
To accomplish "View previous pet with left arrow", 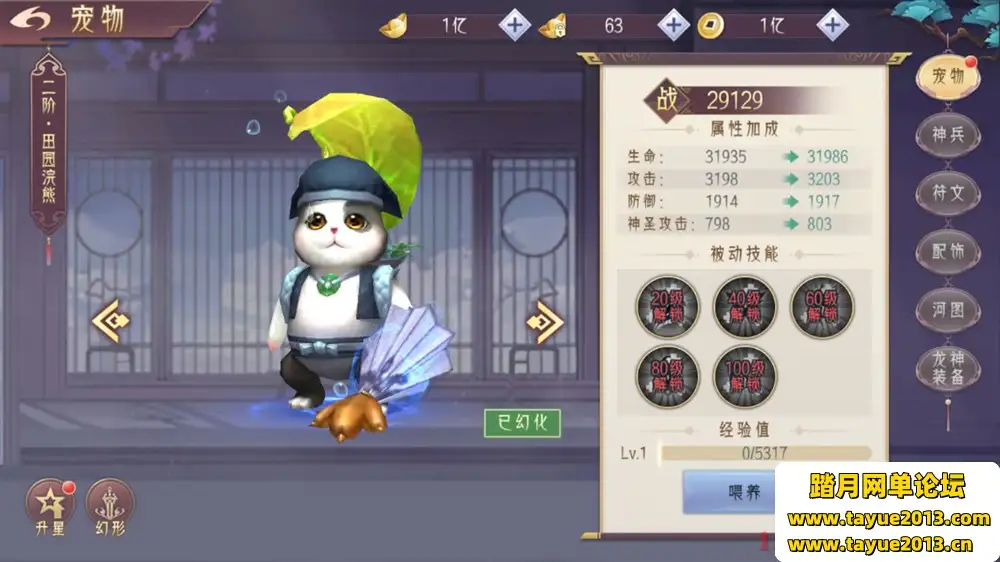I will click(112, 321).
